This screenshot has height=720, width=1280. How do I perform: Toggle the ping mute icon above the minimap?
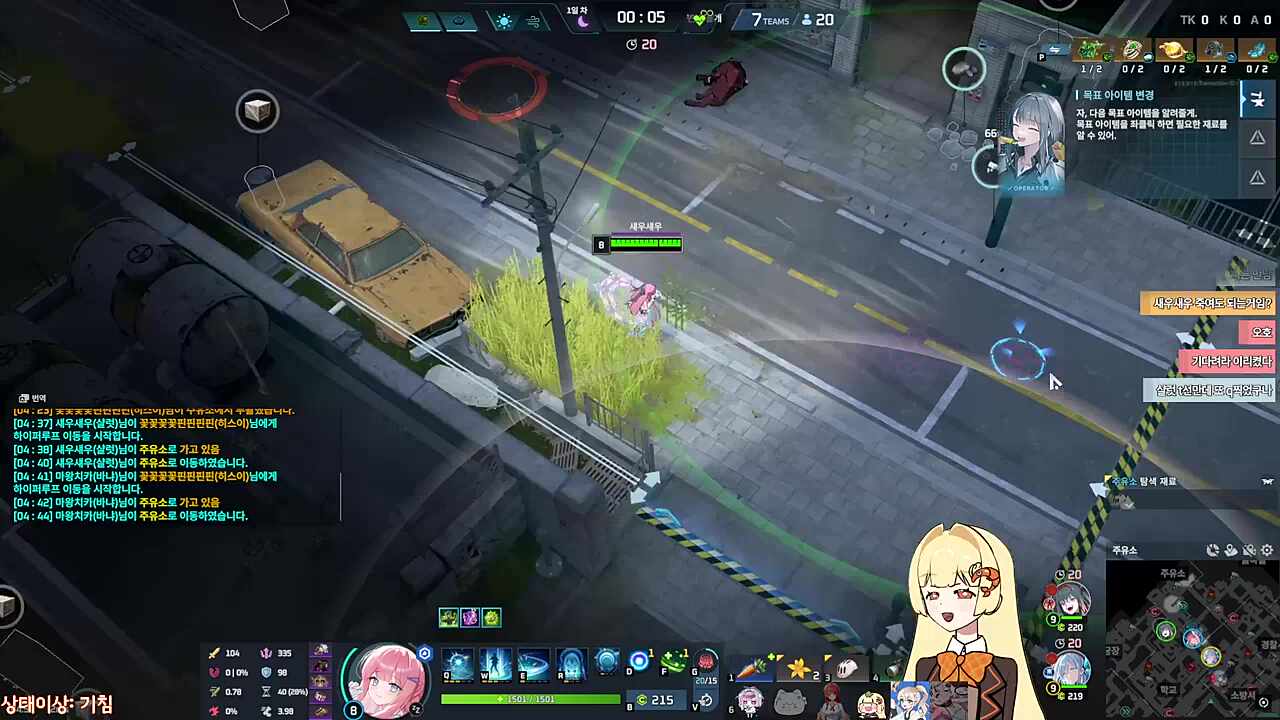click(x=1249, y=551)
